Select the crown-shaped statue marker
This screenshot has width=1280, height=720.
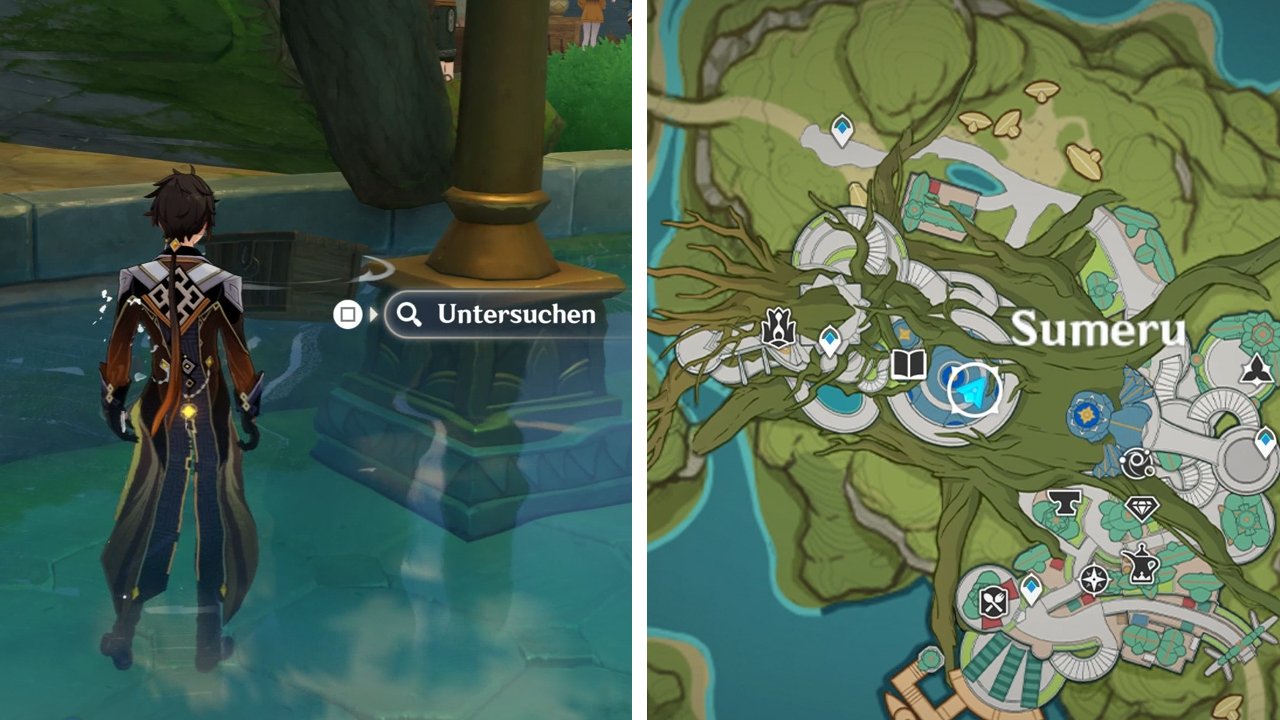[778, 329]
